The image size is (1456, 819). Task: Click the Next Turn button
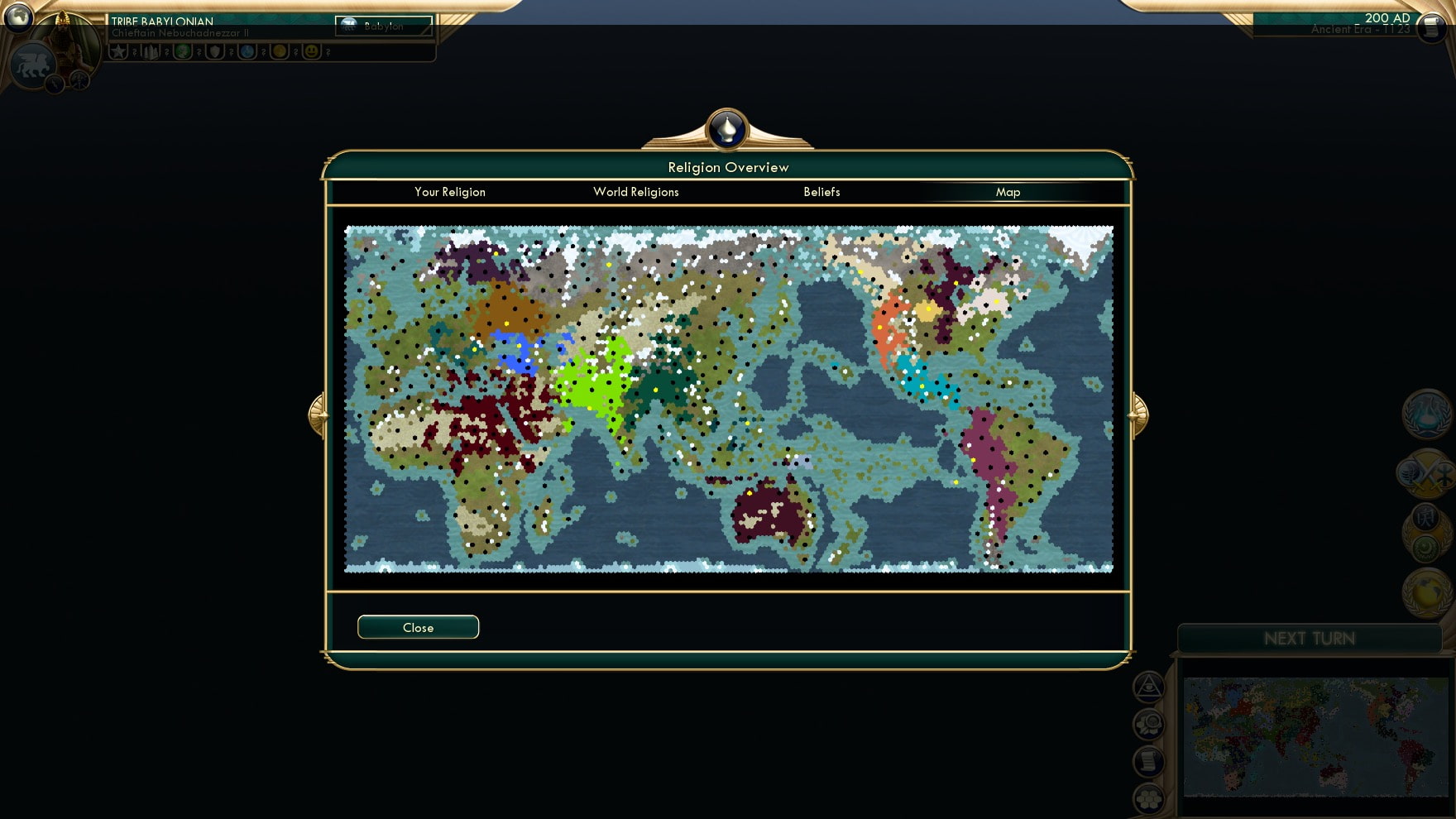1310,638
